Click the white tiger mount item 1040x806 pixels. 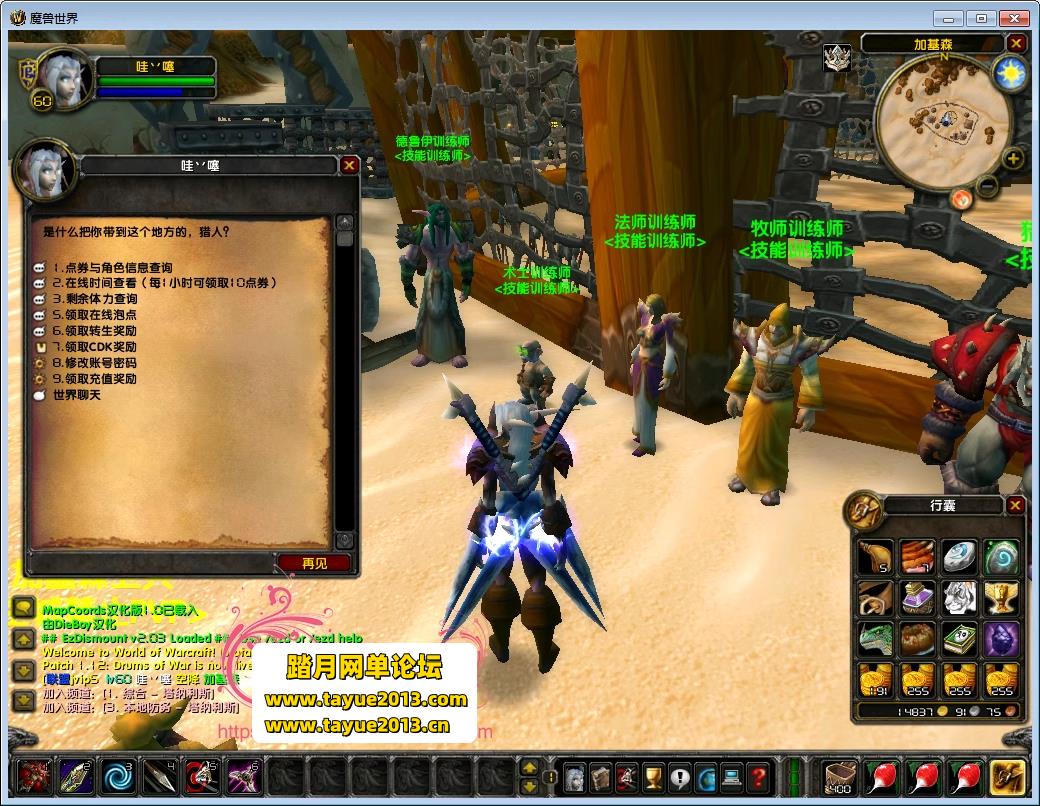(x=959, y=598)
